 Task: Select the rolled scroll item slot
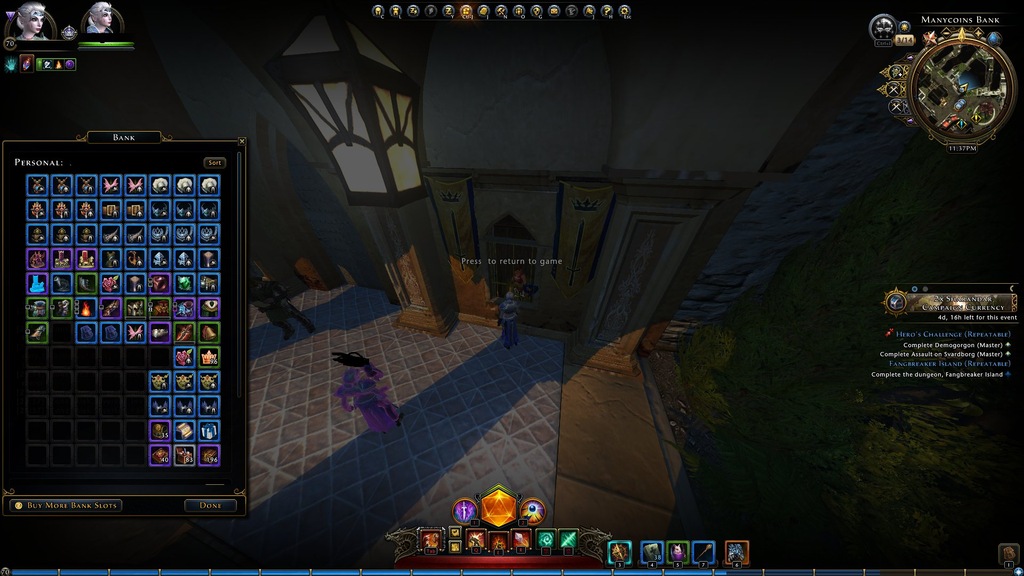pyautogui.click(x=184, y=430)
